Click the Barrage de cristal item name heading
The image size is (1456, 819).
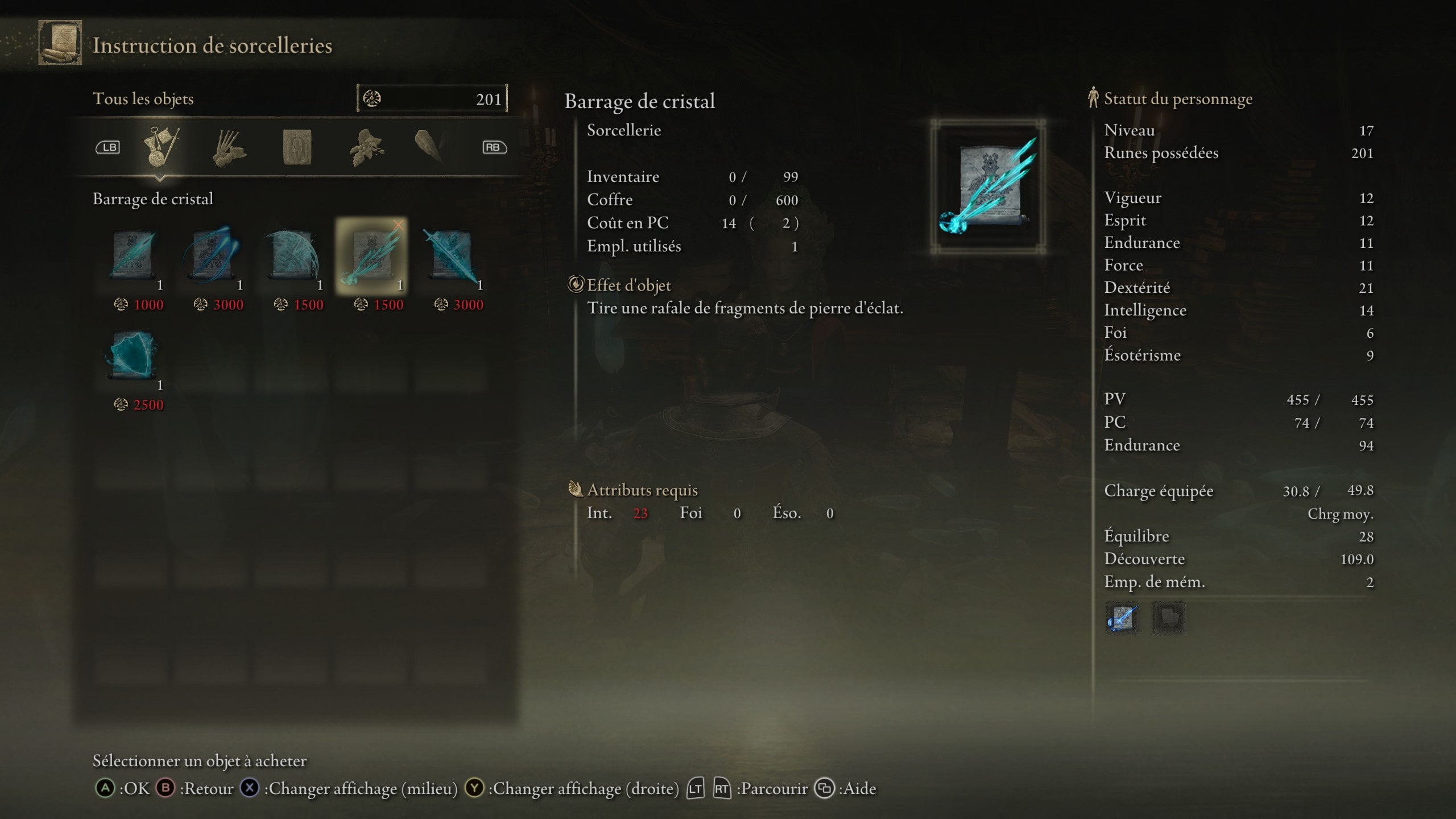point(639,102)
